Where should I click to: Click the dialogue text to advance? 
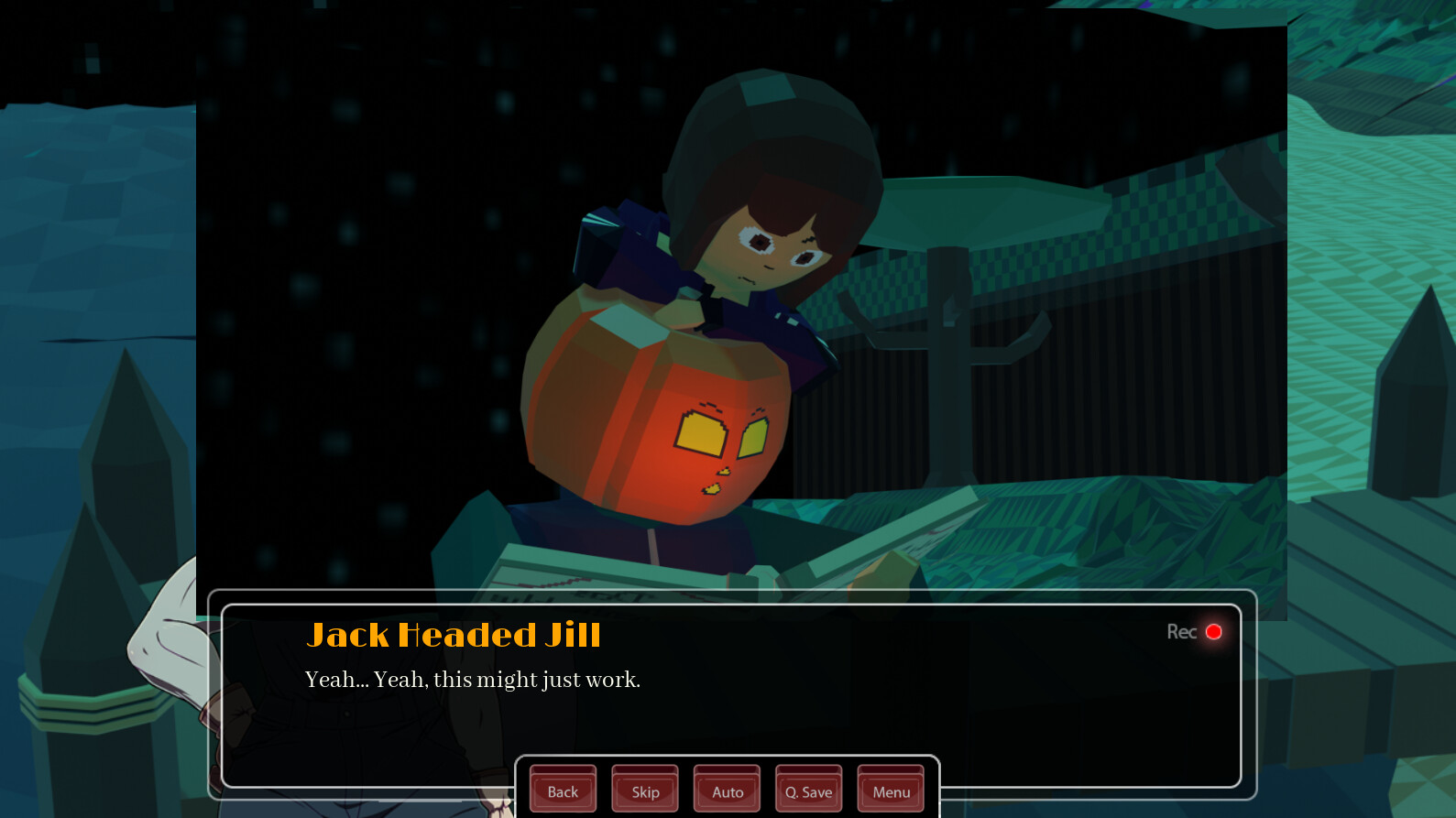(x=472, y=680)
